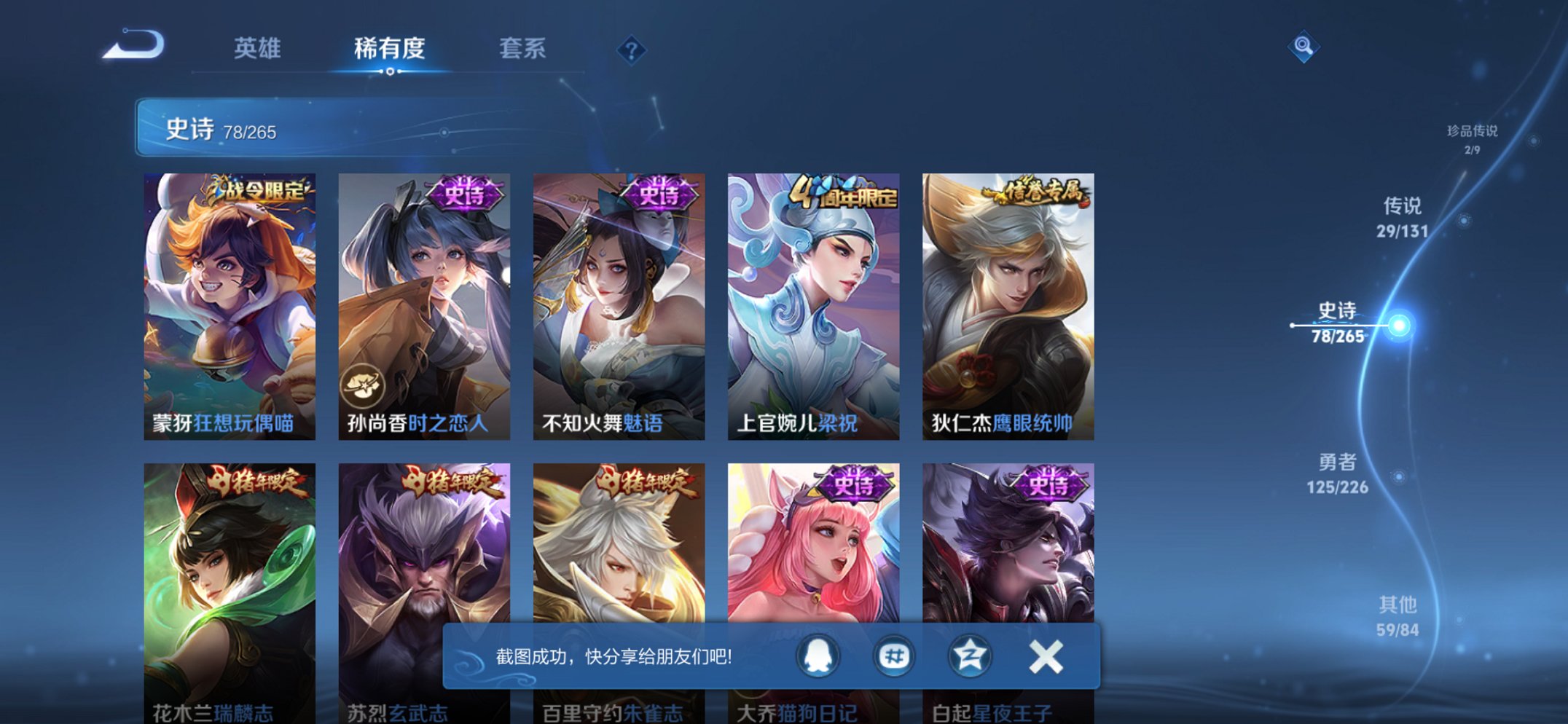Switch to the 英雄 tab
This screenshot has width=1568, height=724.
pyautogui.click(x=258, y=50)
